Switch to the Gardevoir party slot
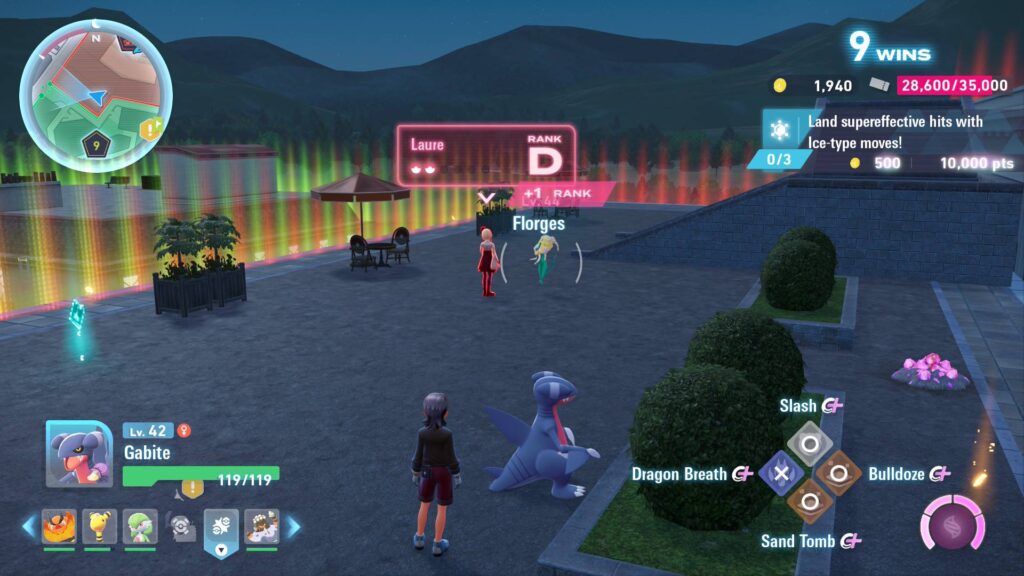This screenshot has width=1024, height=576. click(139, 526)
